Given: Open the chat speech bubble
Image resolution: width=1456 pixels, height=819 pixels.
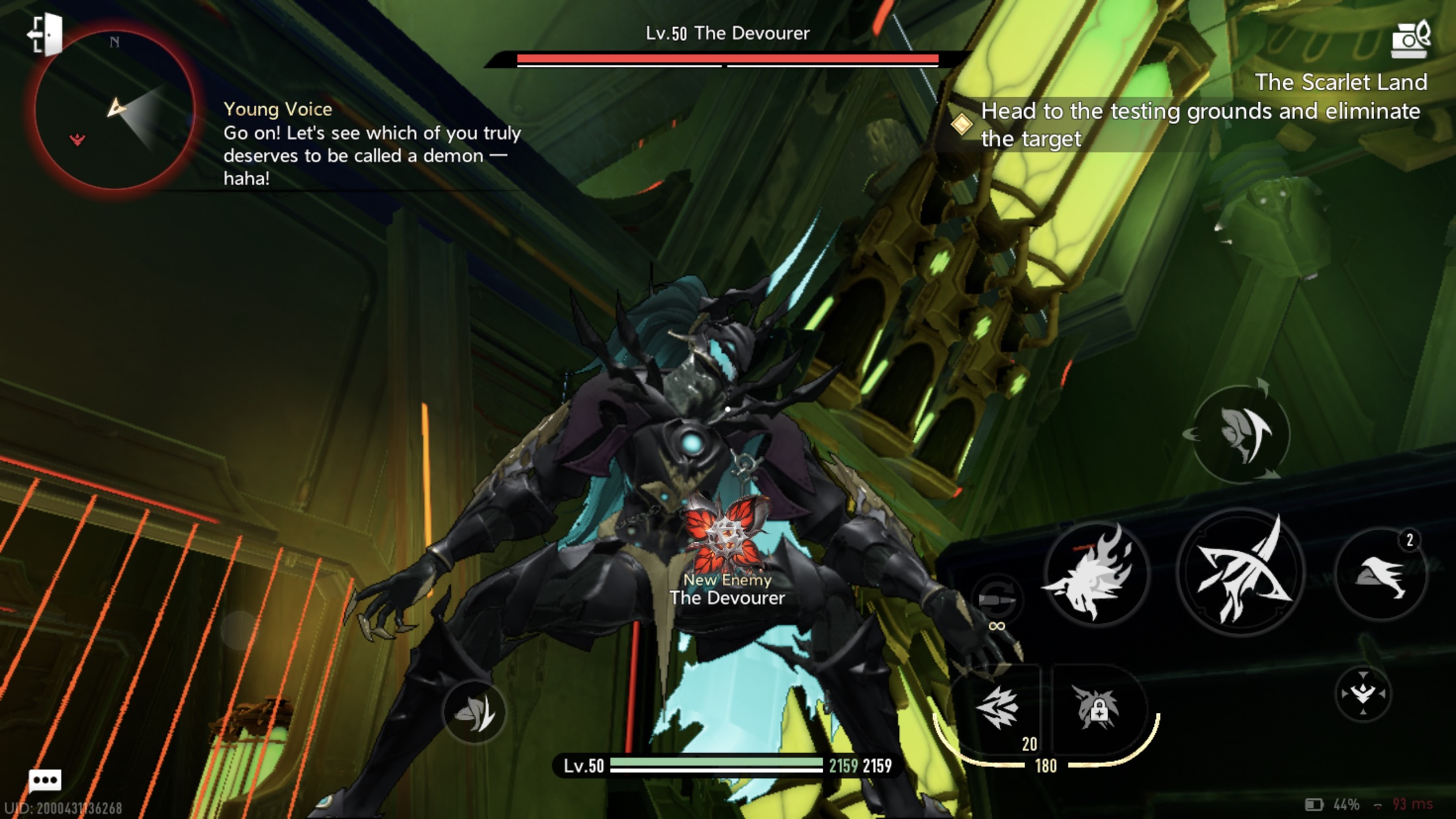Looking at the screenshot, I should coord(45,781).
